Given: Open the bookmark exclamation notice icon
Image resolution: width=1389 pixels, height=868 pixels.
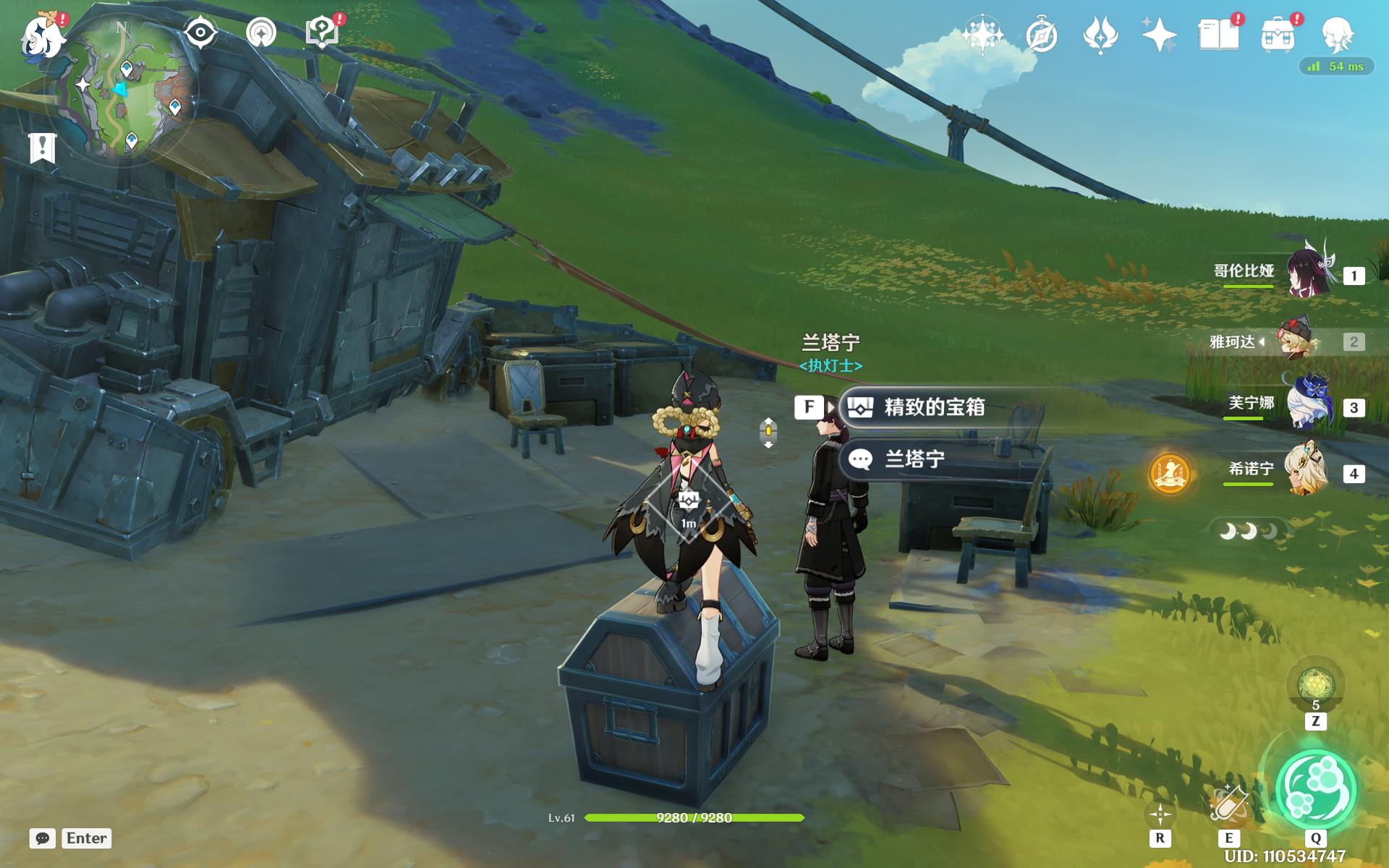Looking at the screenshot, I should pos(43,148).
